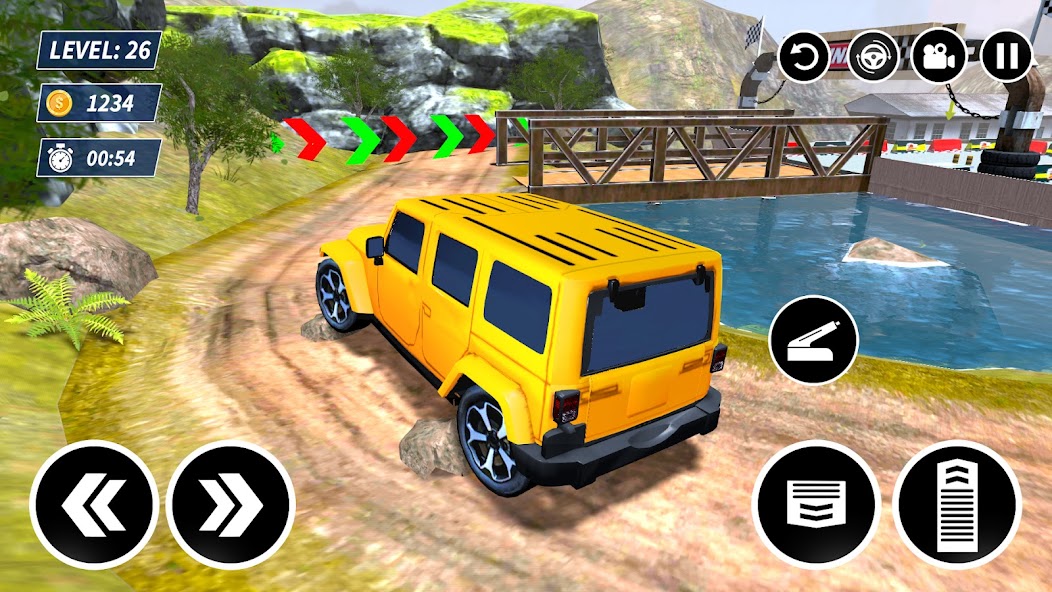Tap the brake pedal button
The image size is (1052, 592).
(816, 504)
